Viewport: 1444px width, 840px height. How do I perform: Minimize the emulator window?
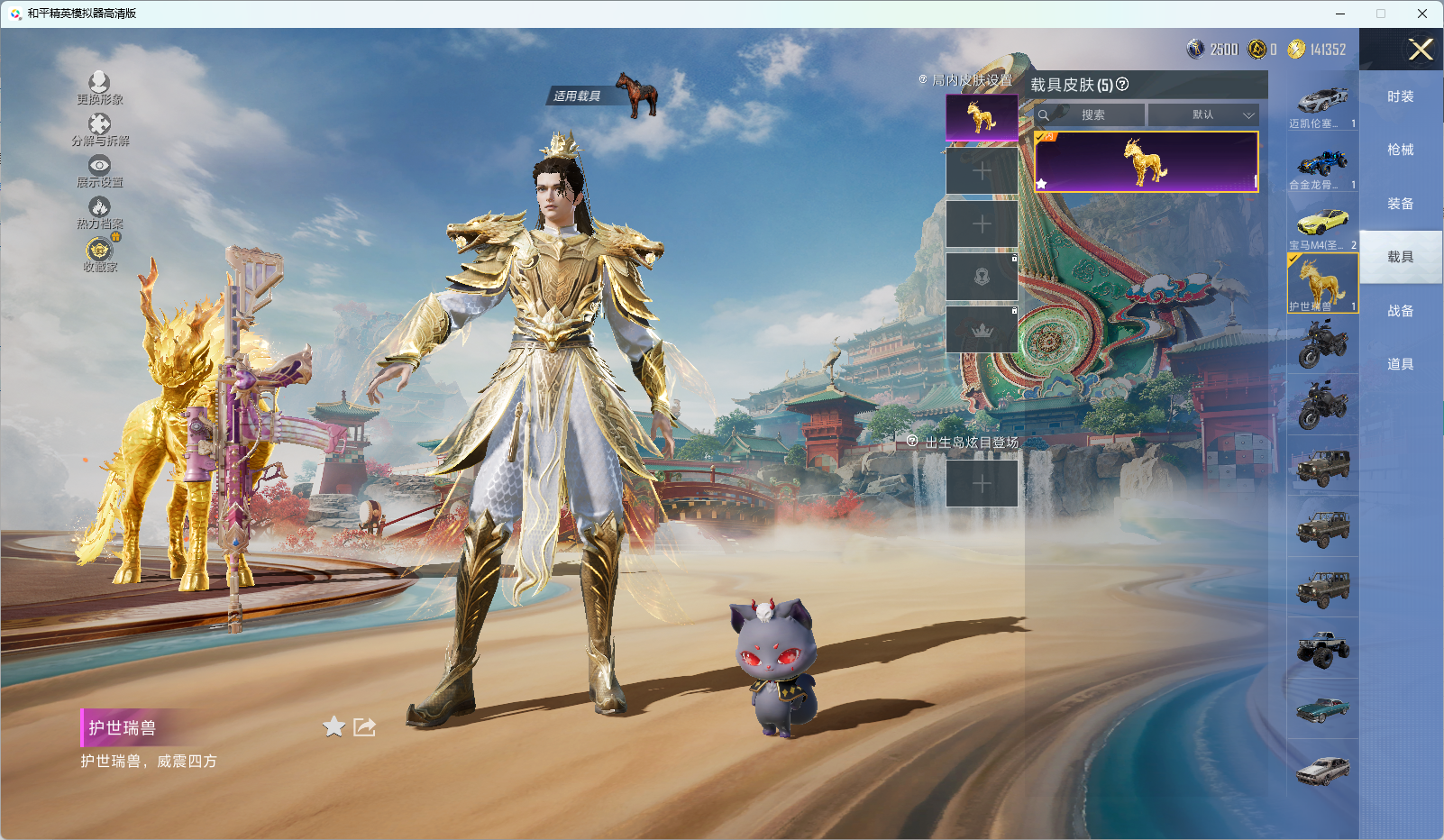1340,14
